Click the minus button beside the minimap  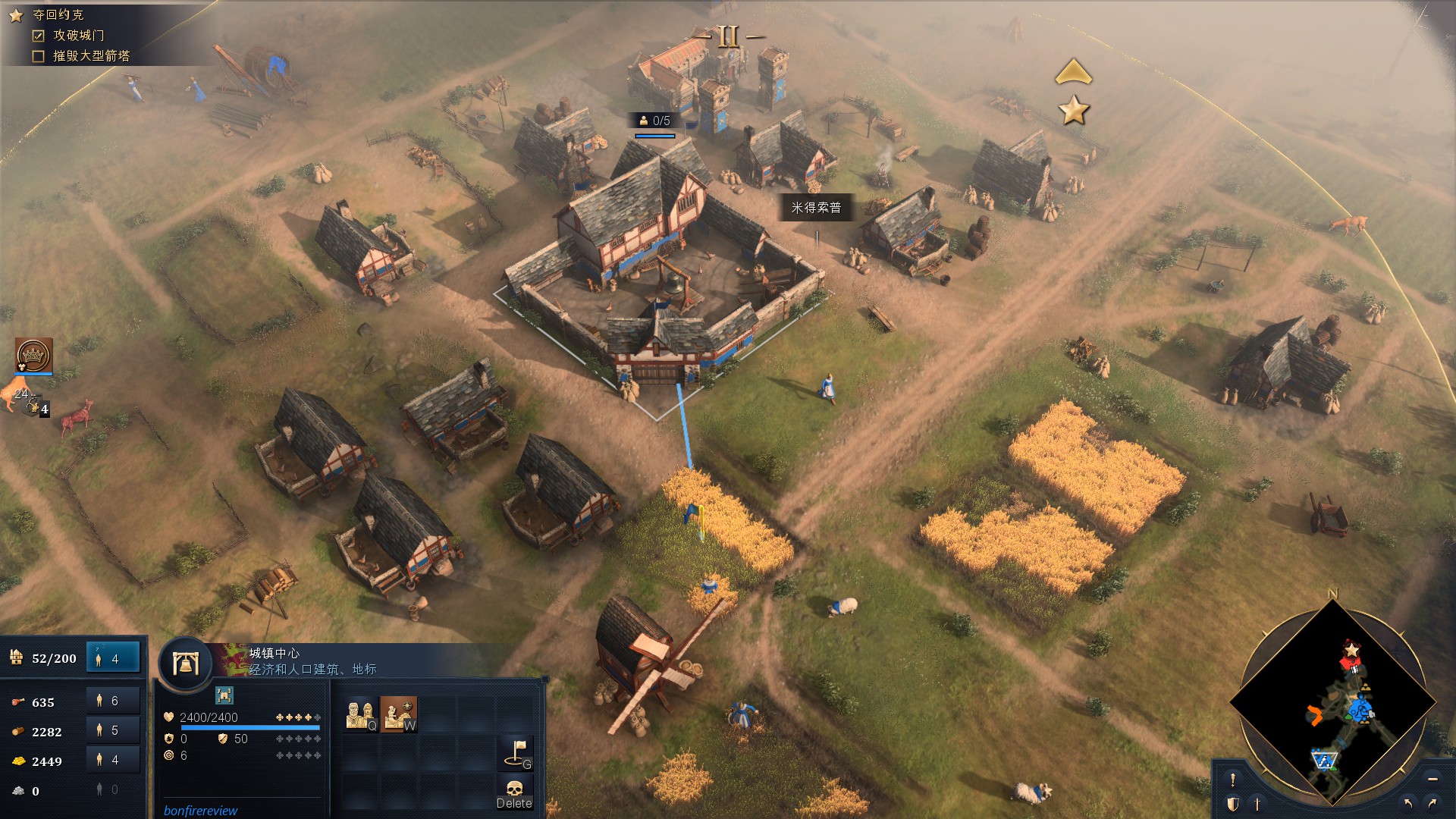(1432, 779)
